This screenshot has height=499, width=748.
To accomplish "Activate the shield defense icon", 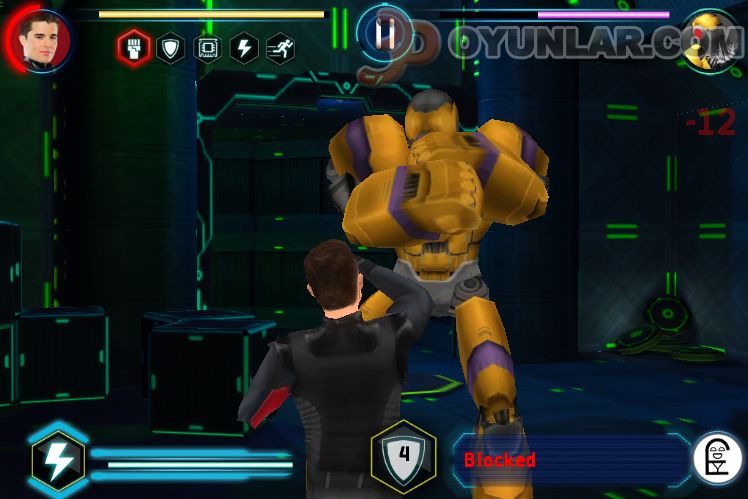I will click(171, 47).
